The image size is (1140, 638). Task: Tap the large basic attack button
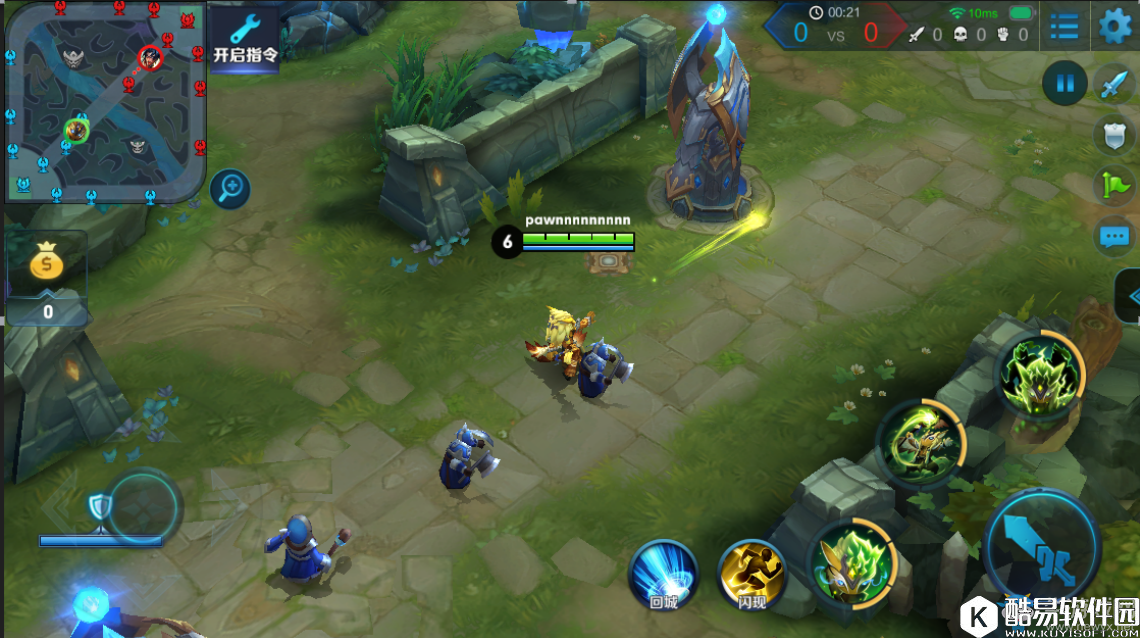tap(1042, 547)
